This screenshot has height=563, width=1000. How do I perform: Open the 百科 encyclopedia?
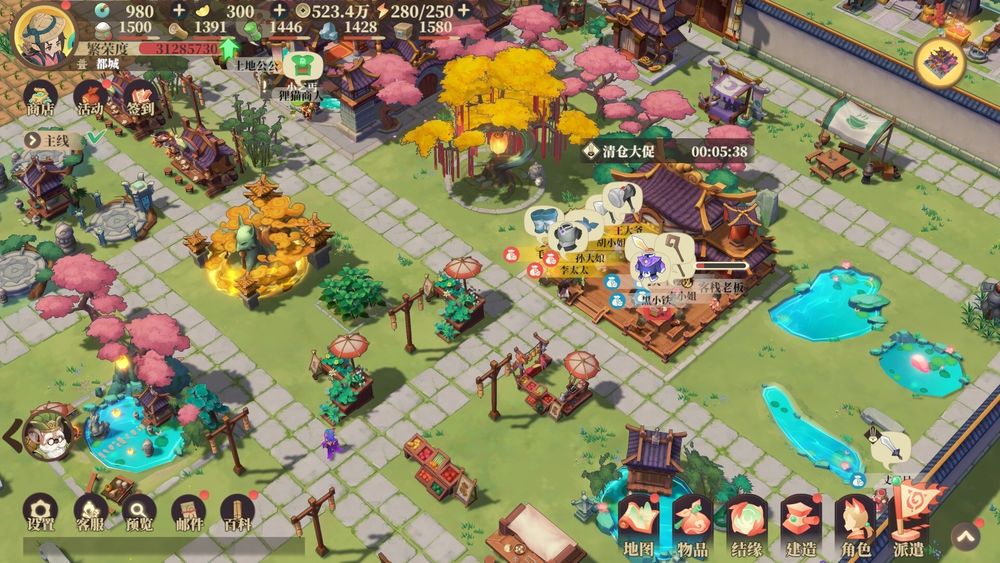tap(237, 512)
